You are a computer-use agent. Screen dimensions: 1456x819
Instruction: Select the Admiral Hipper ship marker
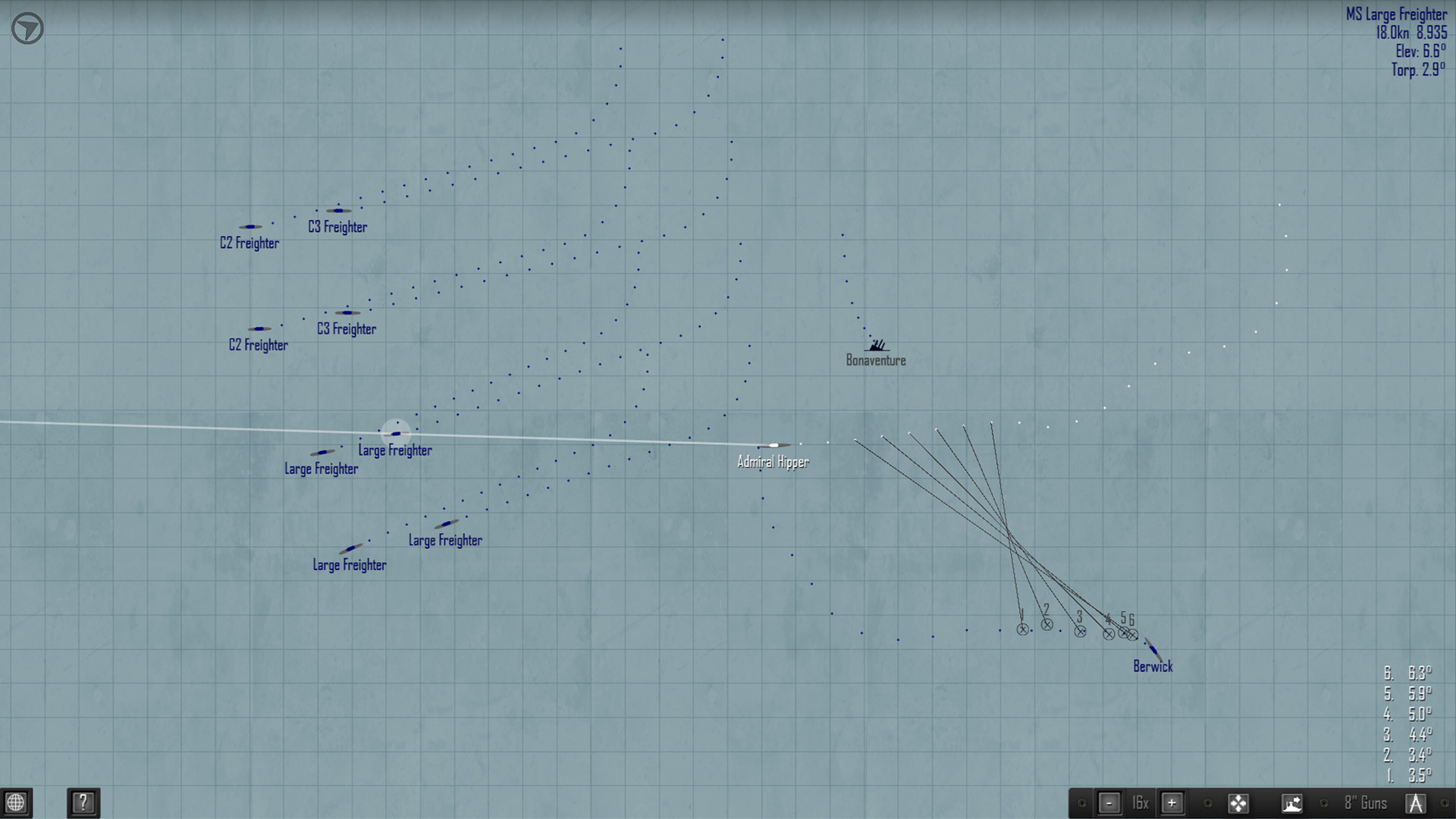772,446
